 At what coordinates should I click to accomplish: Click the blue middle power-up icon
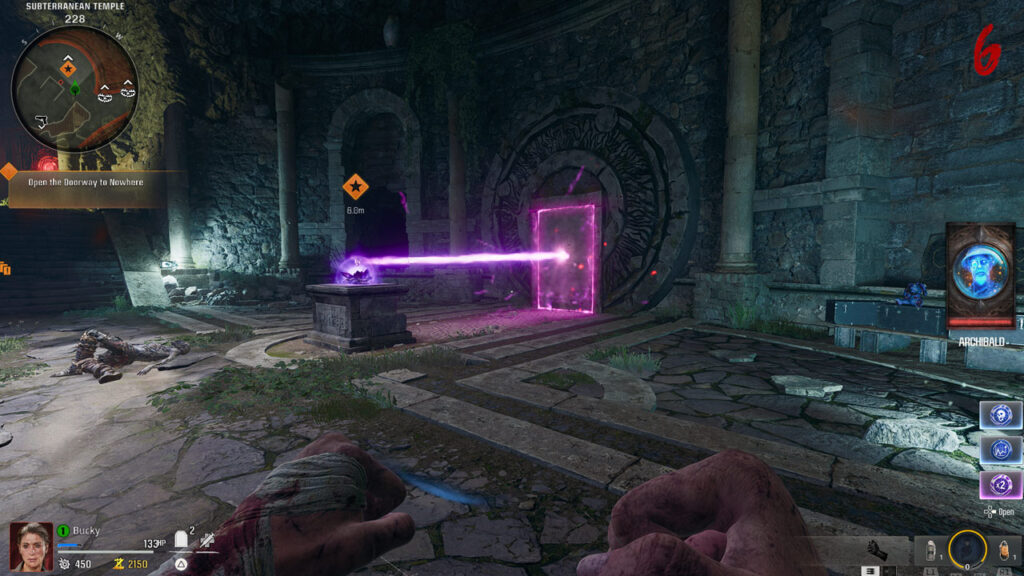(x=1000, y=451)
